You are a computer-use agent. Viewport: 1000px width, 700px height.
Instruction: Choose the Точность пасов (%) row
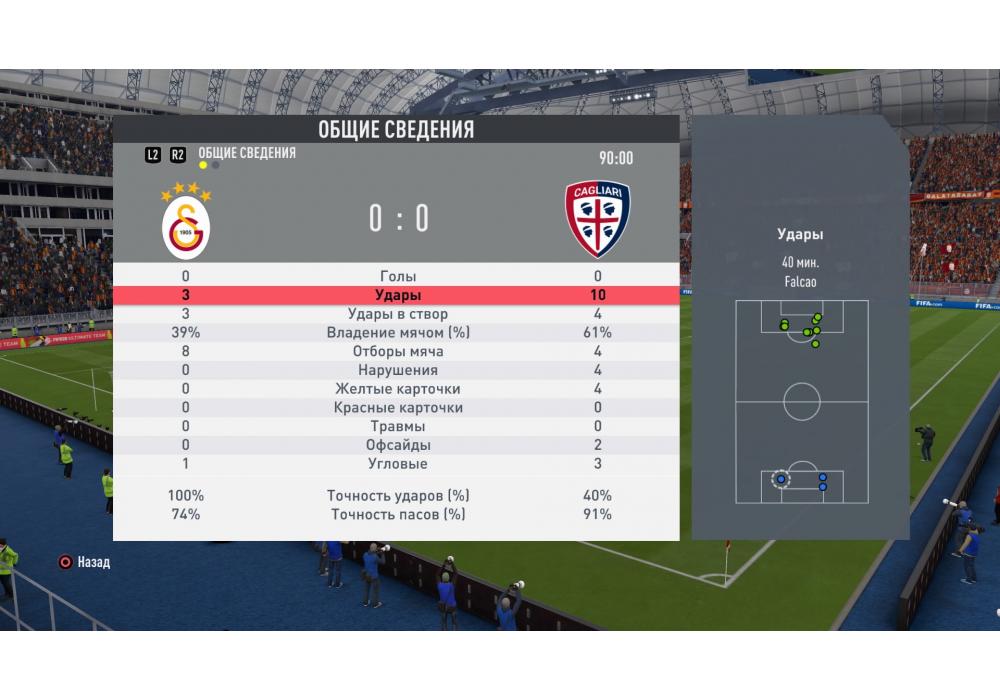pos(398,515)
